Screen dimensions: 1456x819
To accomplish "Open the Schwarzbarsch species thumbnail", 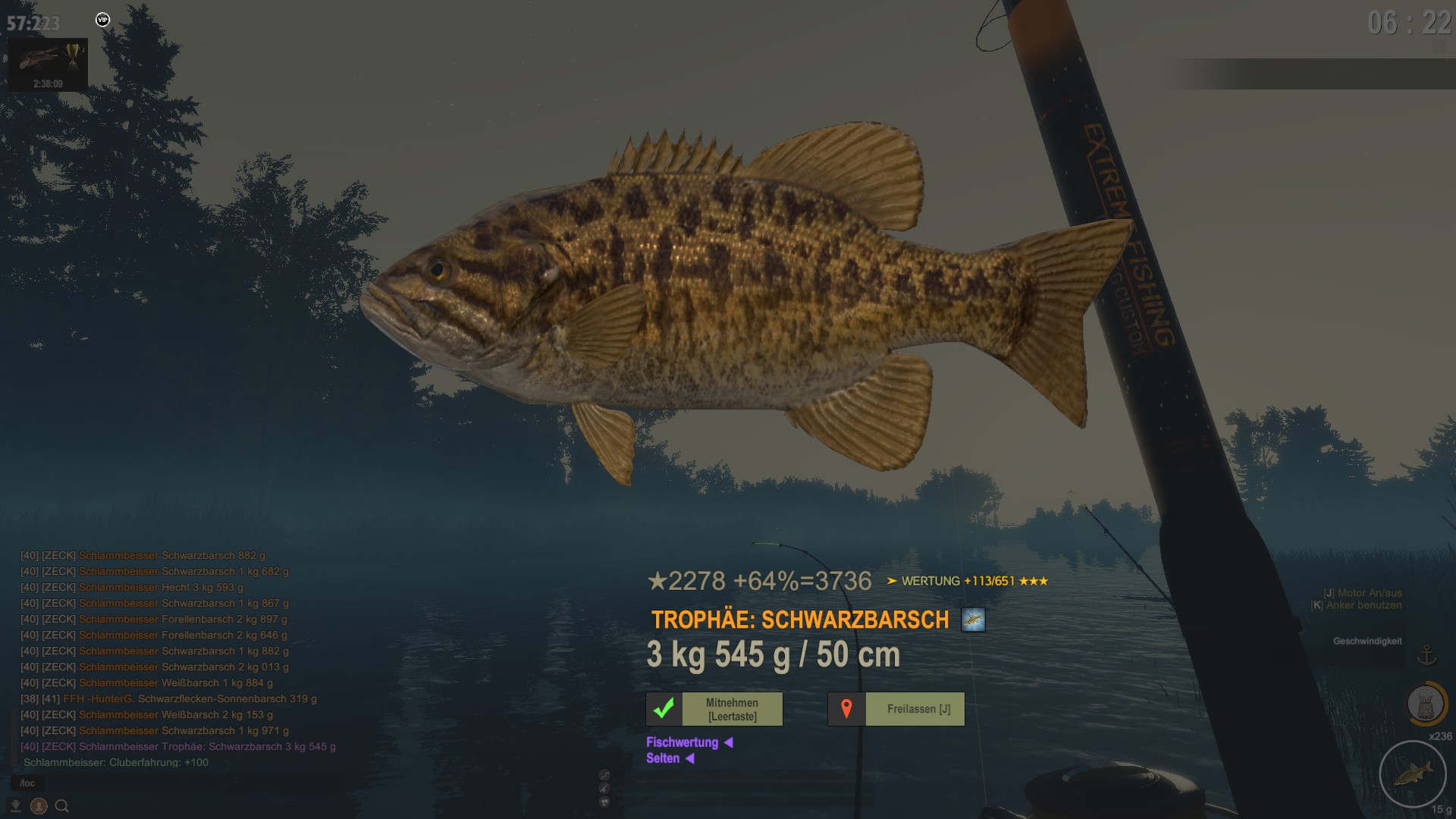I will (973, 620).
